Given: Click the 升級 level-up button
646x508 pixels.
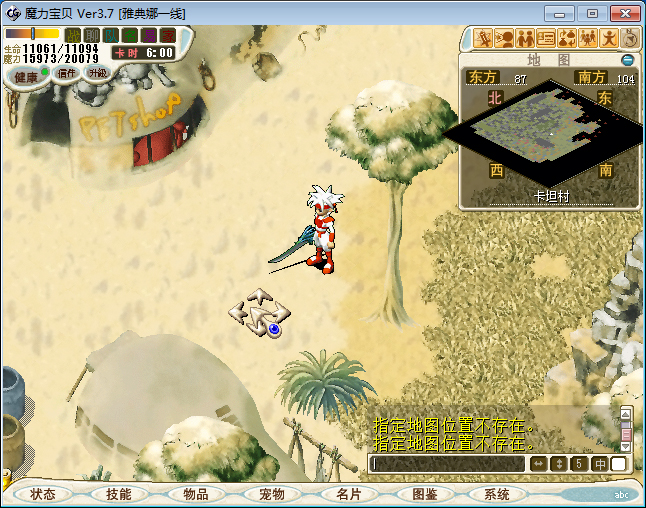Looking at the screenshot, I should 97,73.
